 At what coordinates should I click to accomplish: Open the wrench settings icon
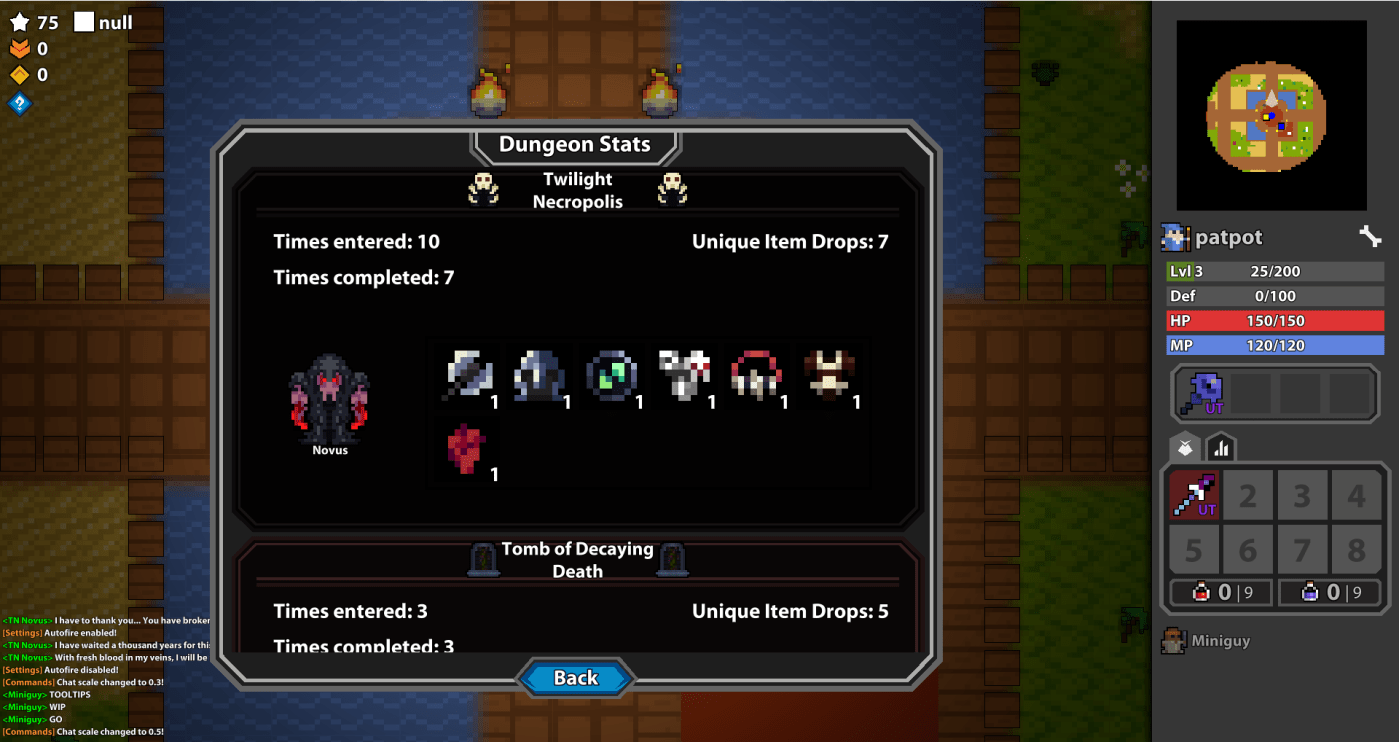pyautogui.click(x=1369, y=237)
